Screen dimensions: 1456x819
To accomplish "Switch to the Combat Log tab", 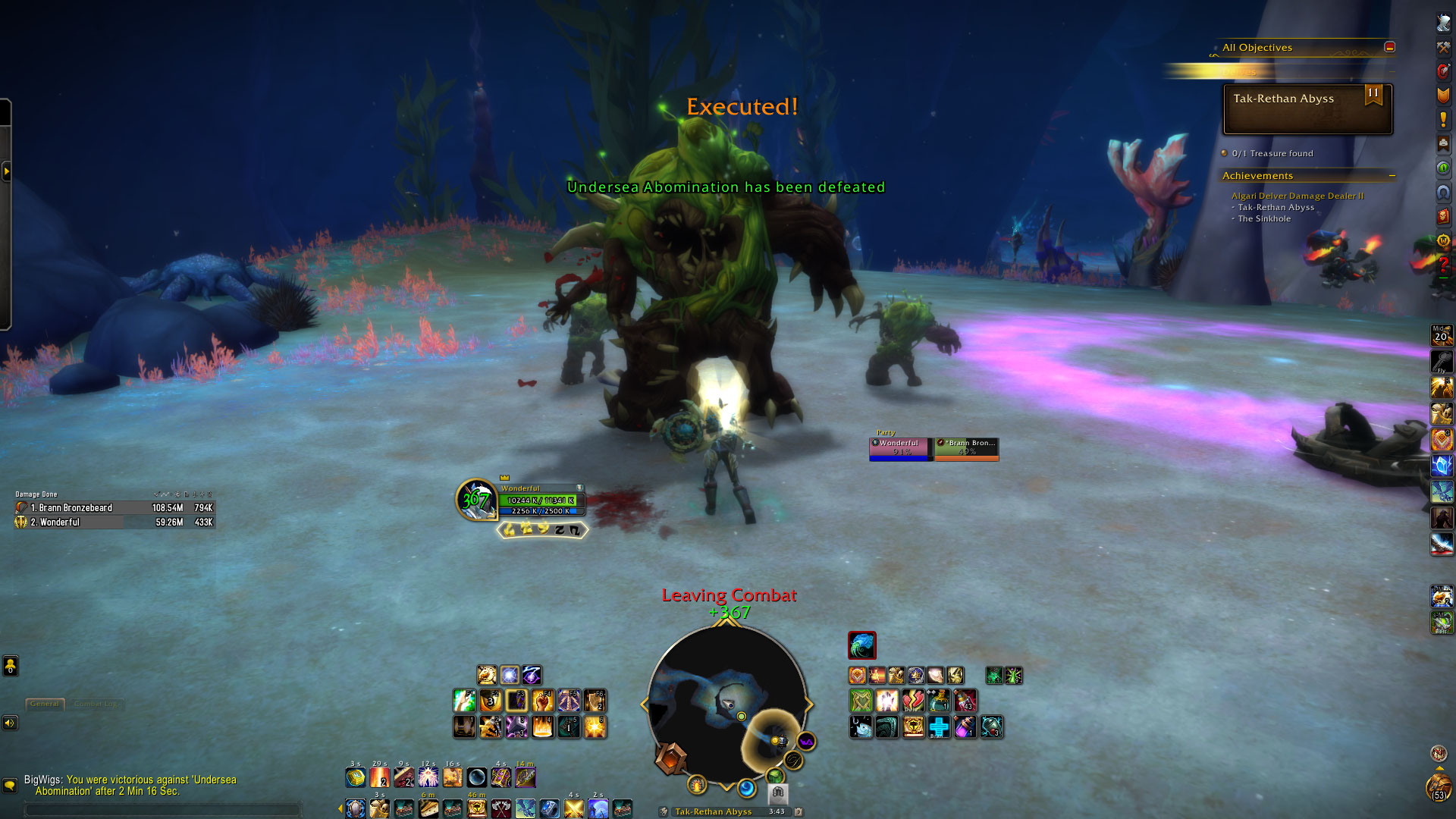I will click(x=96, y=704).
